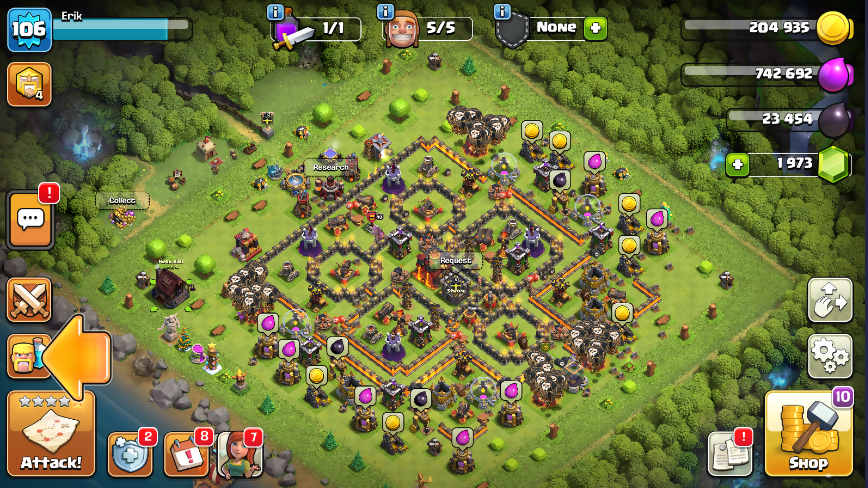Image resolution: width=868 pixels, height=488 pixels.
Task: Click the green plus to buy gems
Action: pos(738,164)
